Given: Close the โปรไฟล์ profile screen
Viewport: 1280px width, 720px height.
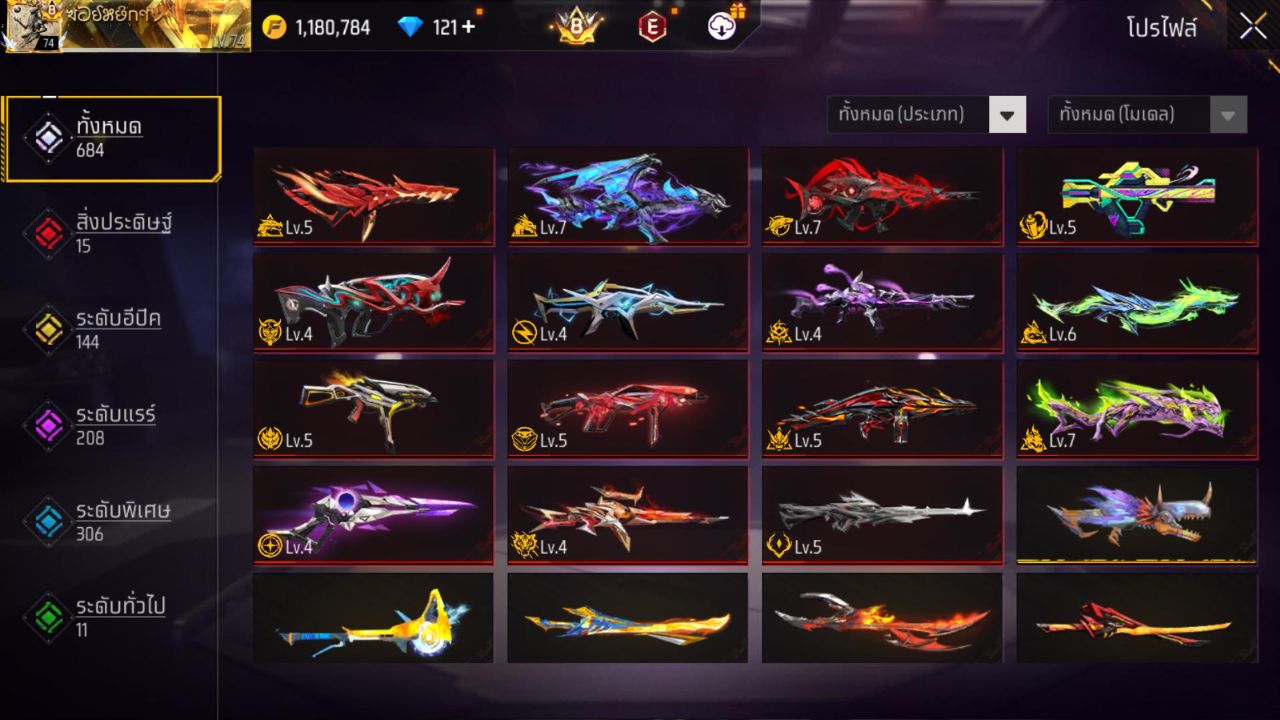Looking at the screenshot, I should point(1251,27).
